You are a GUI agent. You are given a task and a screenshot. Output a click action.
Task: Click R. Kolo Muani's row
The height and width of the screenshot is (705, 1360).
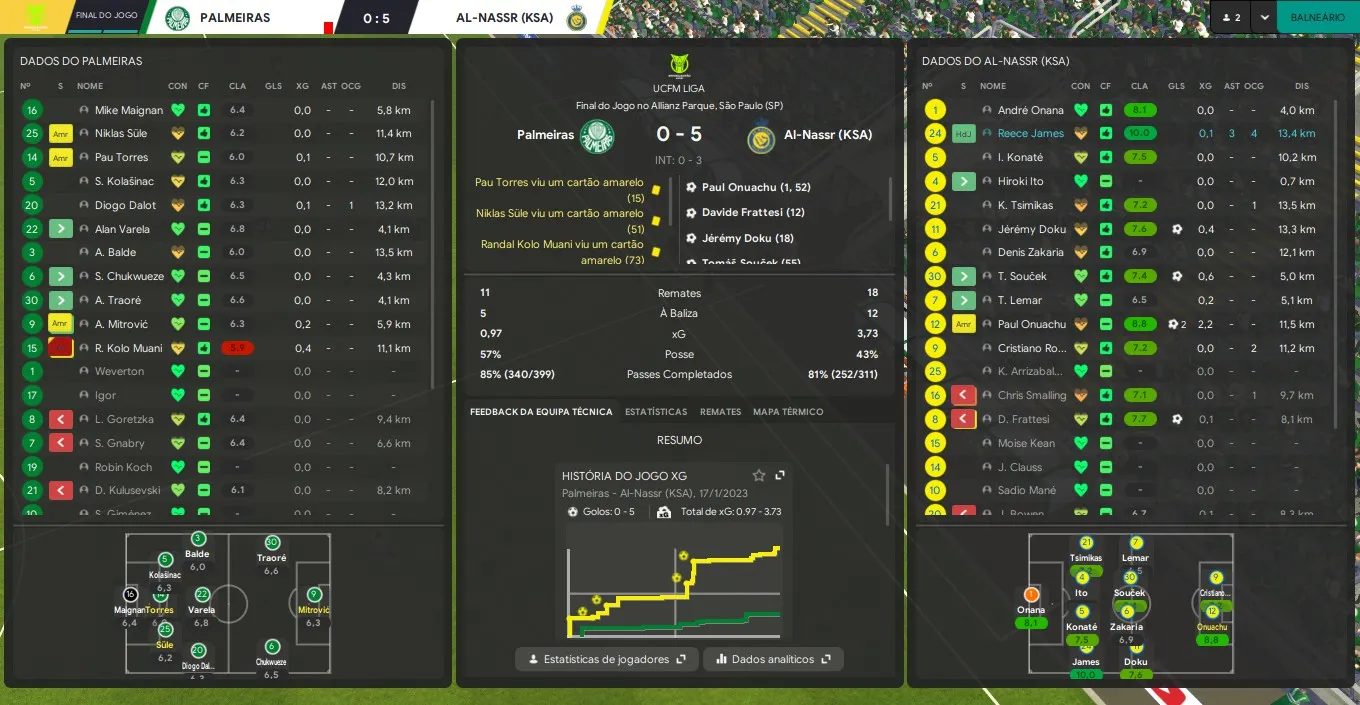click(x=128, y=348)
